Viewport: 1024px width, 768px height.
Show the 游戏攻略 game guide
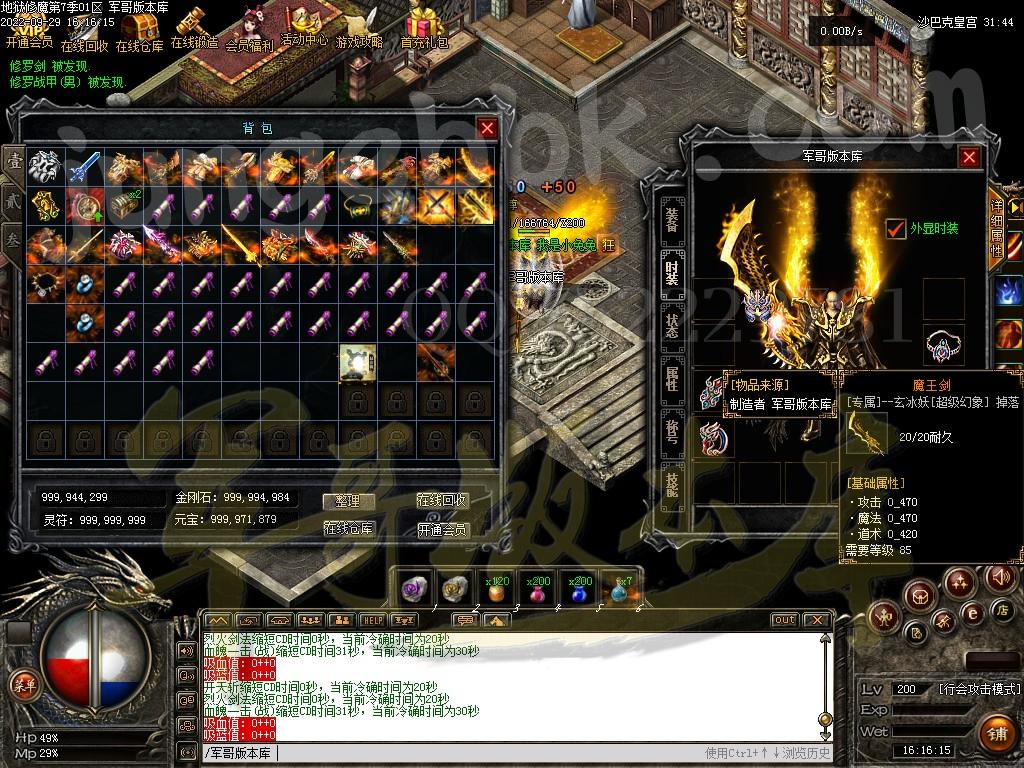359,30
